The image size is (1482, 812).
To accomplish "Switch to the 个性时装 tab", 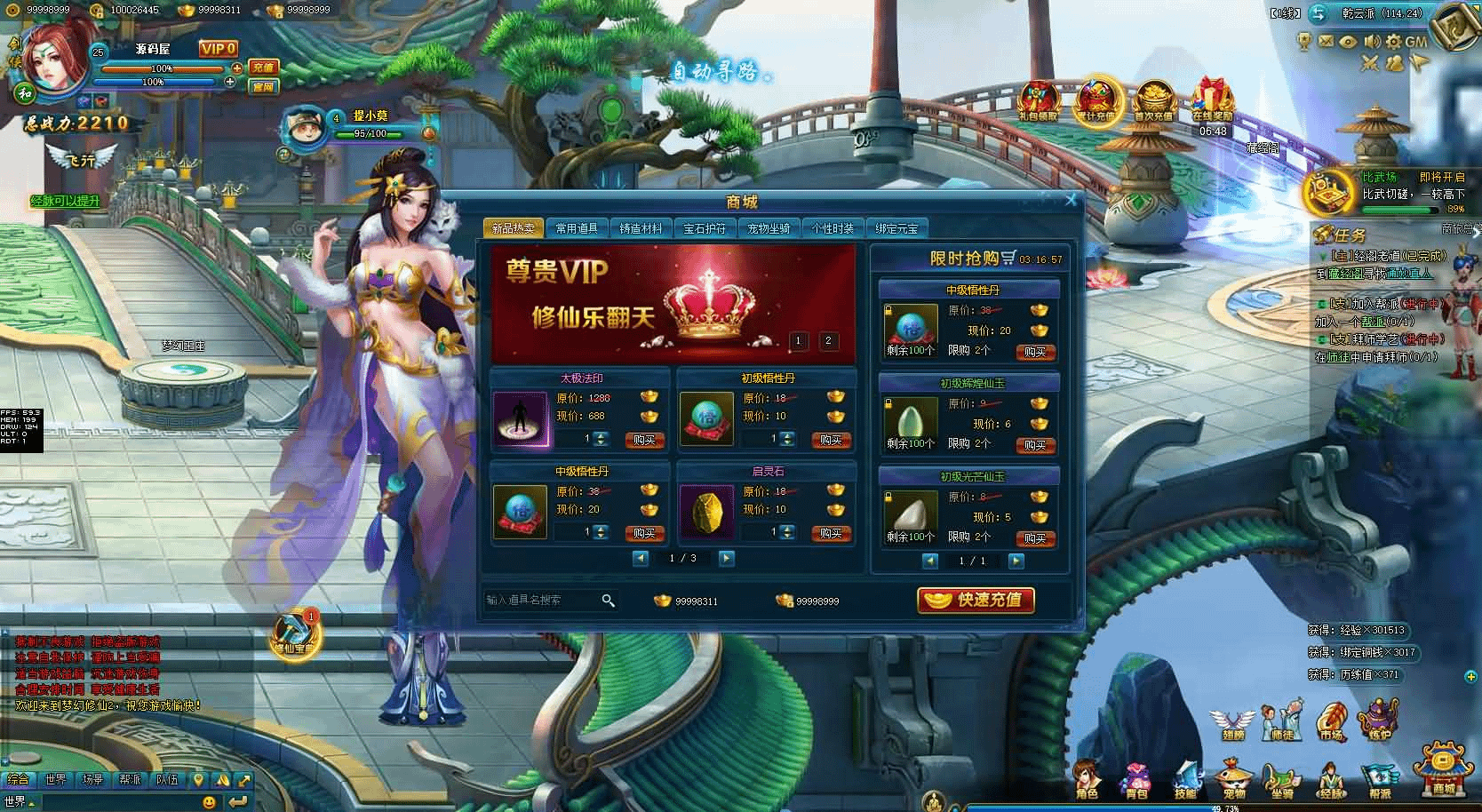I will pos(833,228).
